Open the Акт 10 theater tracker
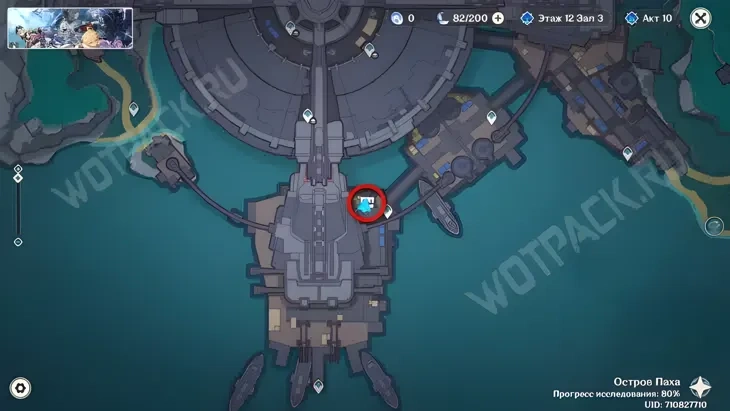 (649, 18)
